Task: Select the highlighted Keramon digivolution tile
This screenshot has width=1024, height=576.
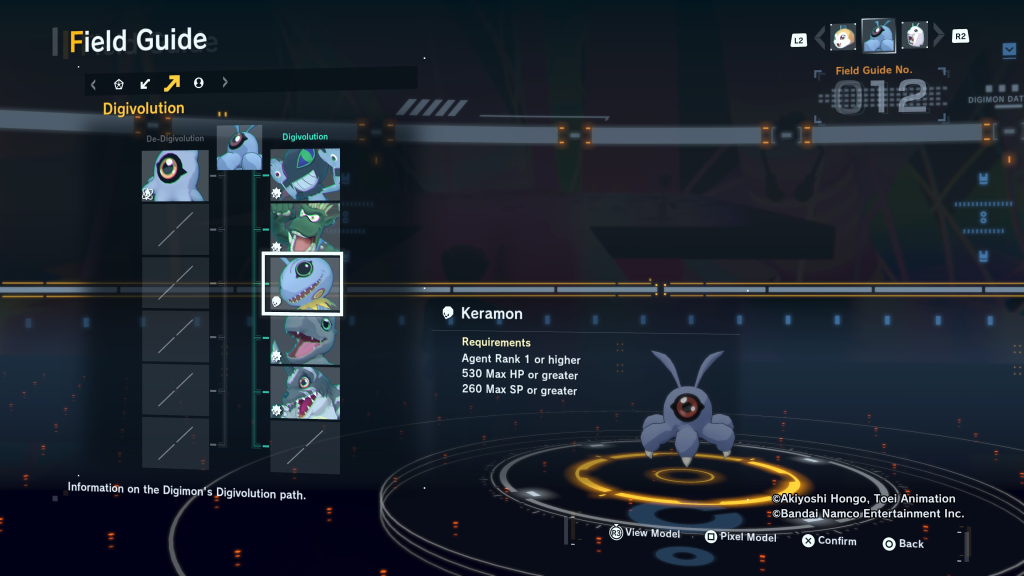Action: click(303, 283)
